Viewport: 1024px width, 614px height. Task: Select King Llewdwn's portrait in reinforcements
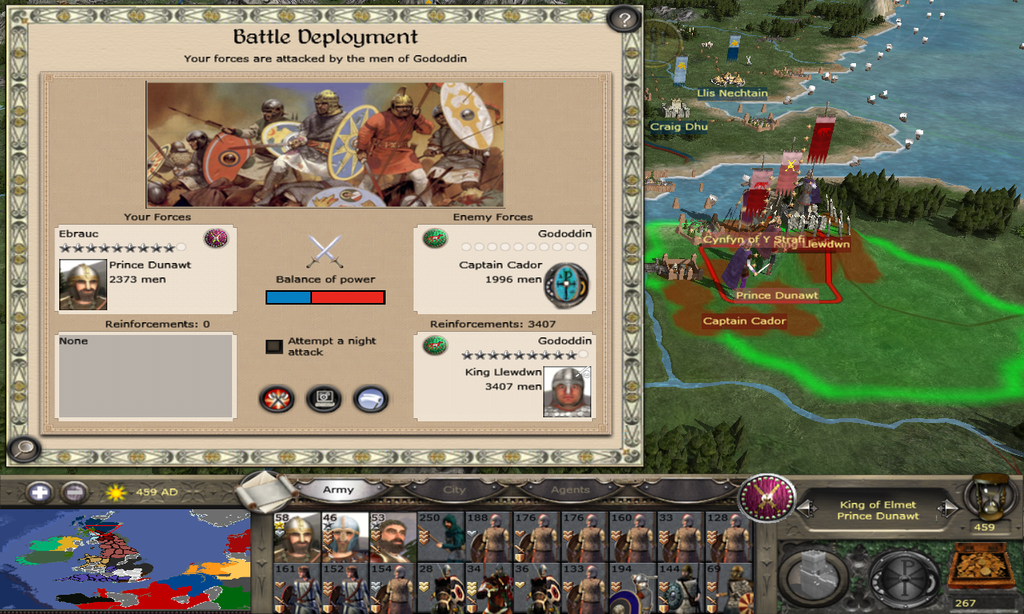coord(567,391)
